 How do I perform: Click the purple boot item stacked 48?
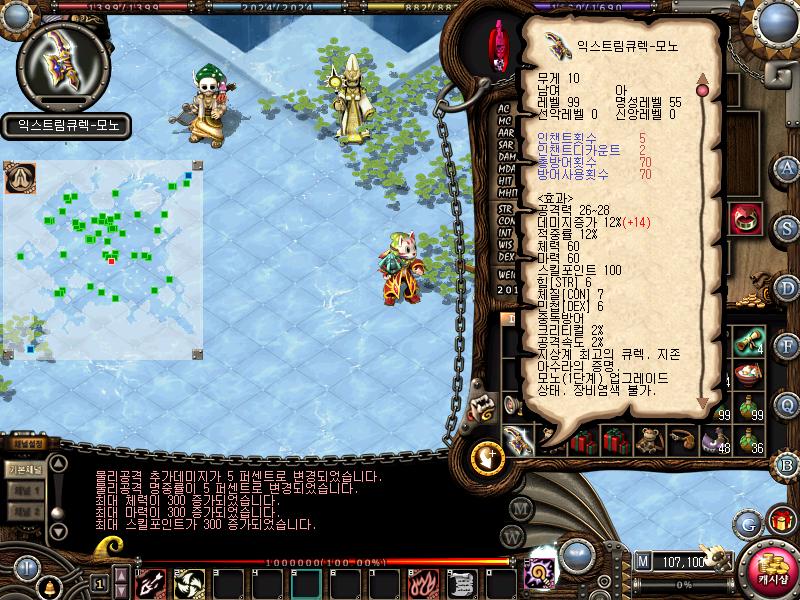(x=715, y=438)
